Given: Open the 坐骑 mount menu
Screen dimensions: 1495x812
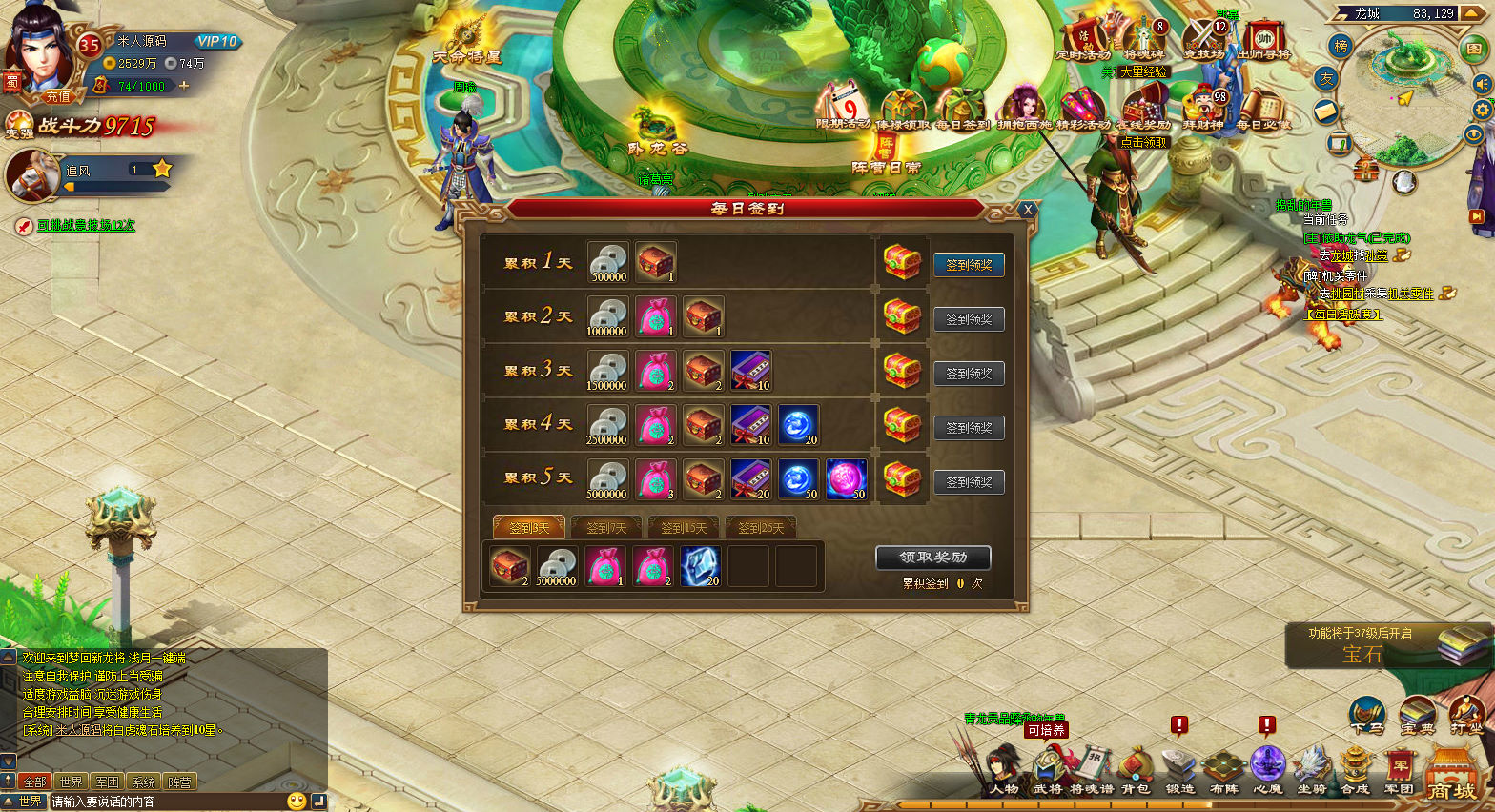Looking at the screenshot, I should pos(1312,772).
